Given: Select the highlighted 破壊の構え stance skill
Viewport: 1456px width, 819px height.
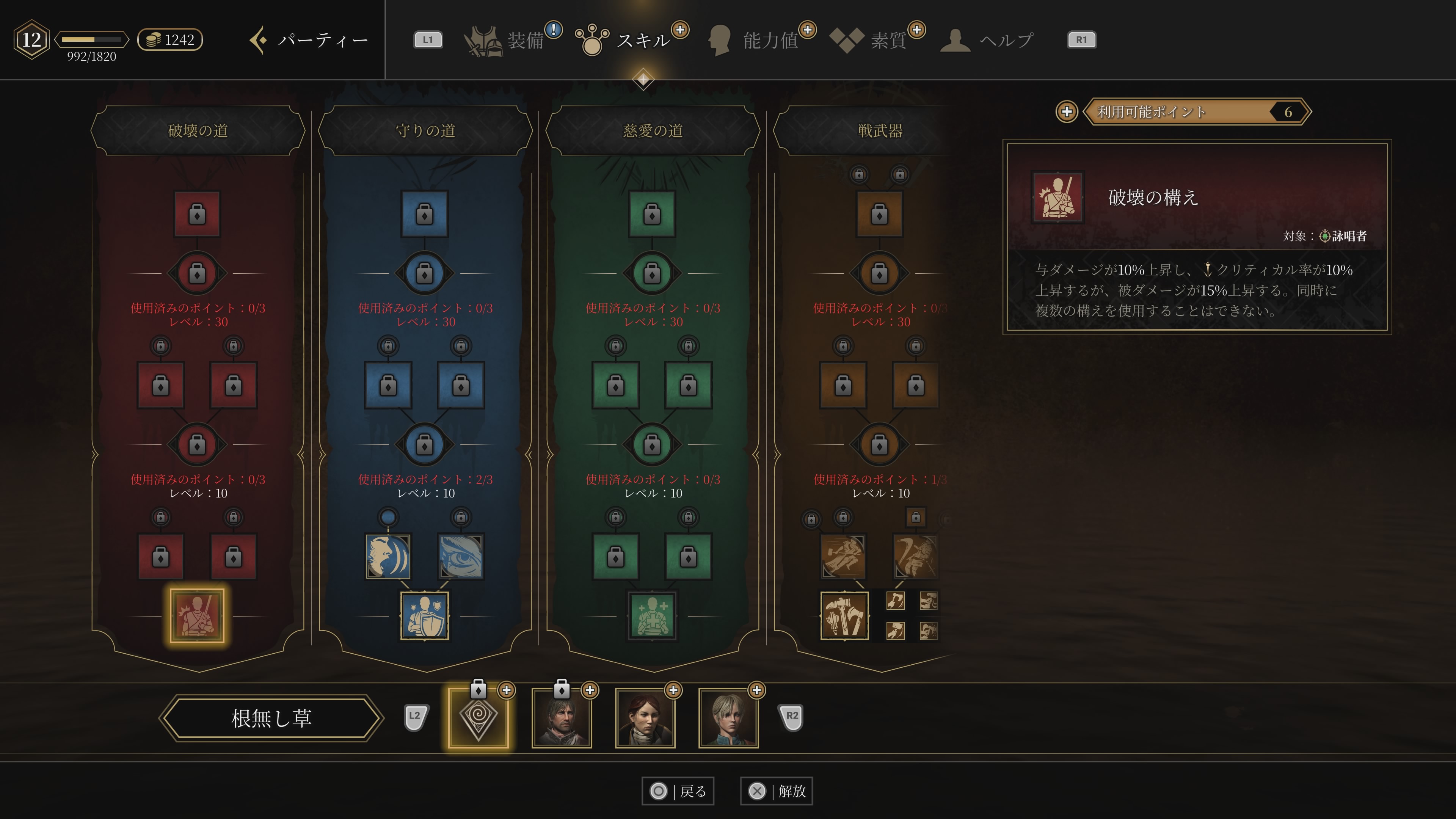Looking at the screenshot, I should pos(197,615).
